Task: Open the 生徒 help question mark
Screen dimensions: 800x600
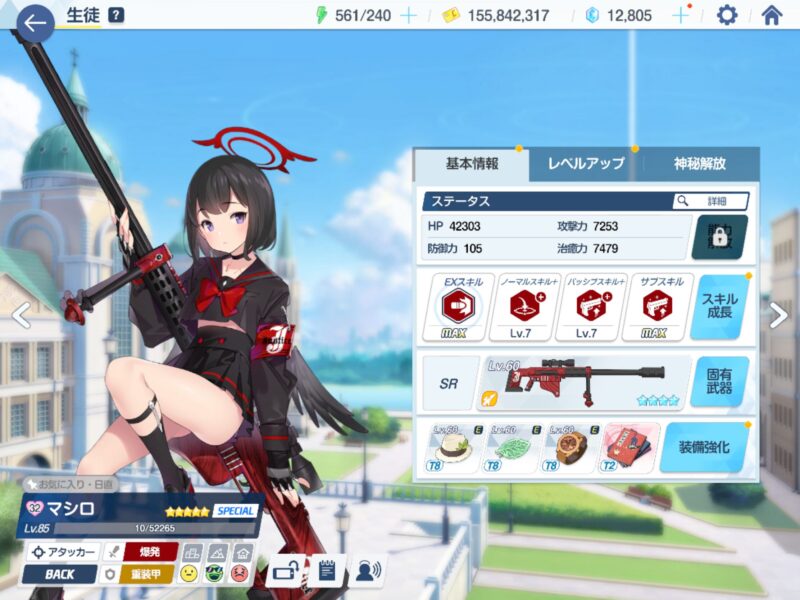Action: click(116, 15)
